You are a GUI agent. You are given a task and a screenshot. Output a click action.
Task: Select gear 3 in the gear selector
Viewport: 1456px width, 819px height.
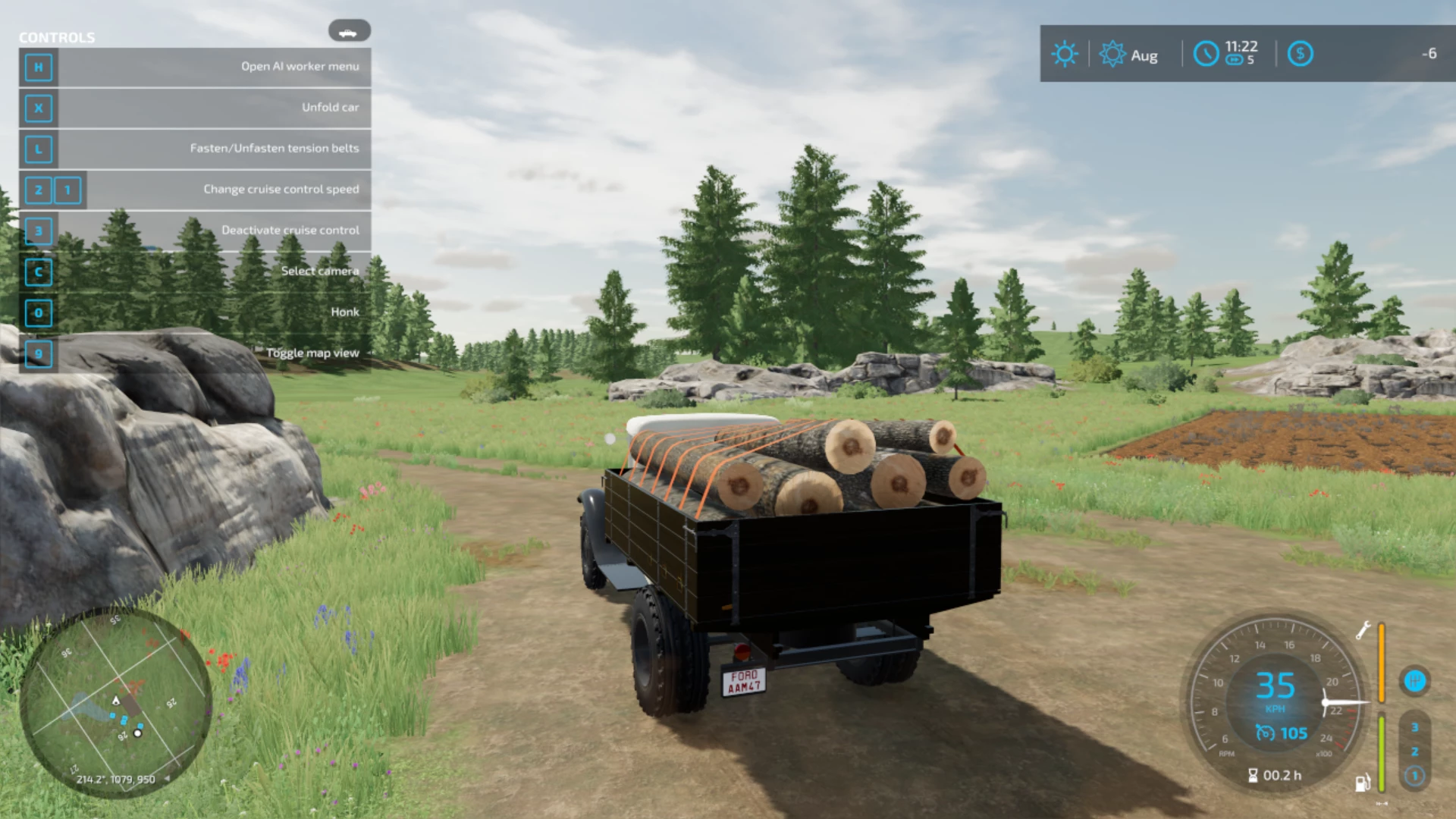click(1415, 726)
